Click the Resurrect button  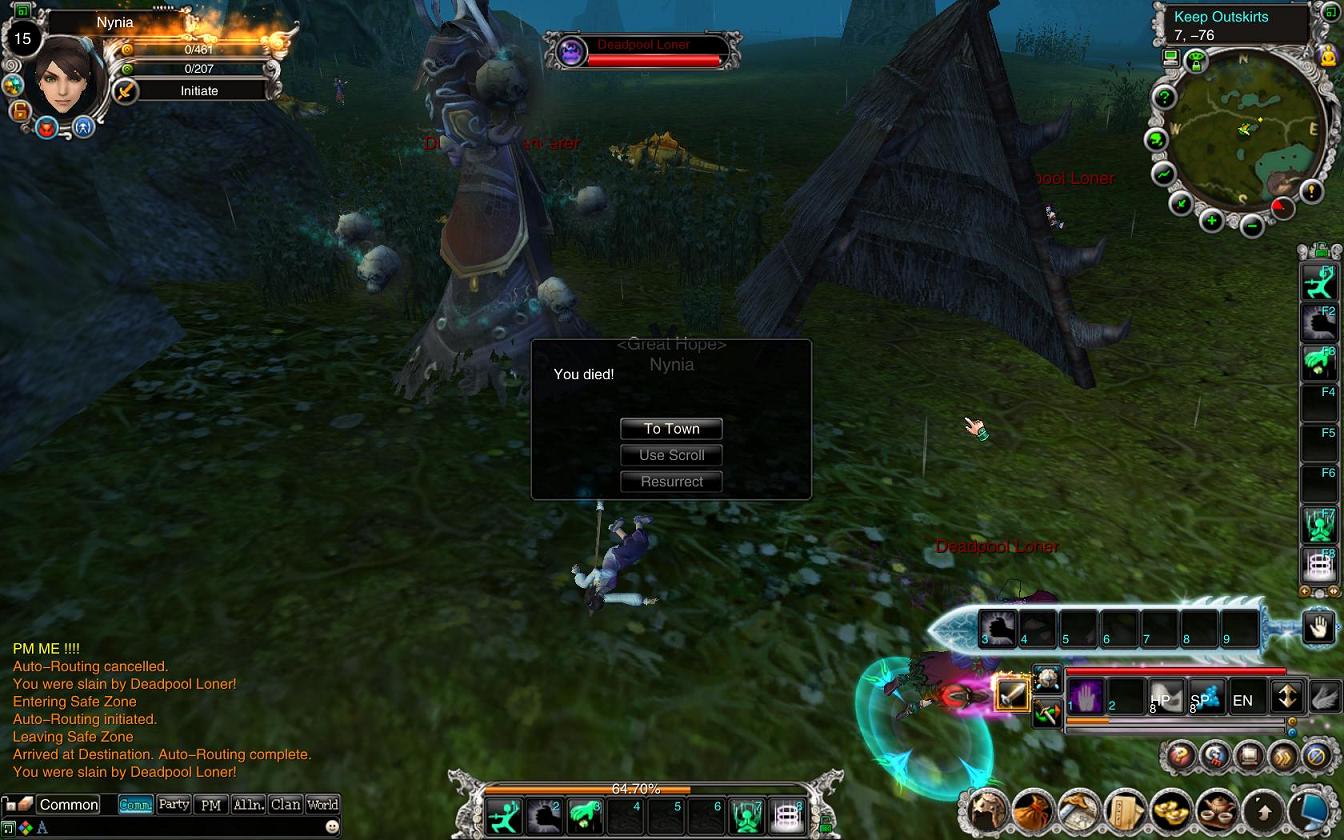point(671,481)
